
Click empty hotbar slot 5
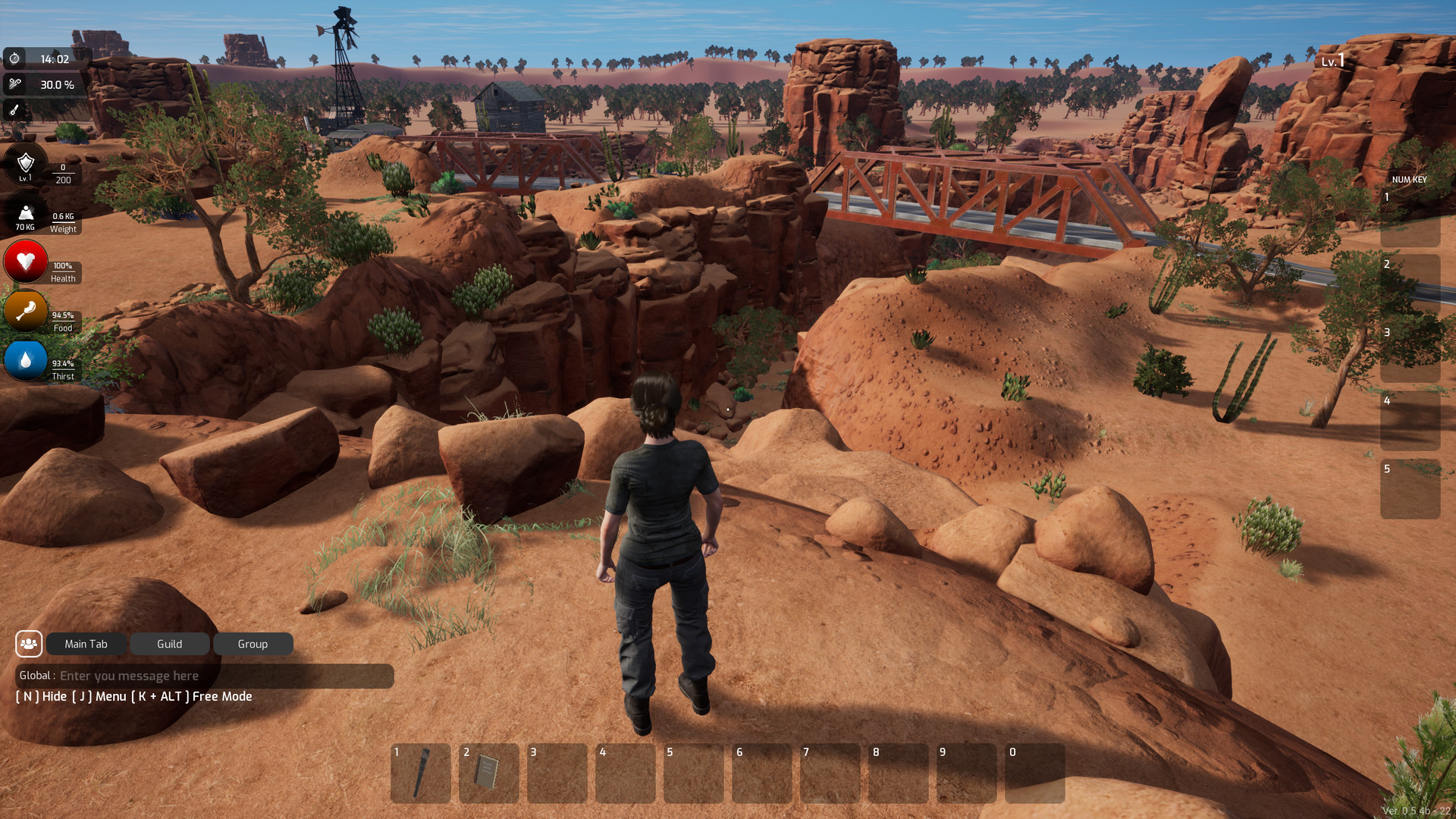pyautogui.click(x=693, y=773)
